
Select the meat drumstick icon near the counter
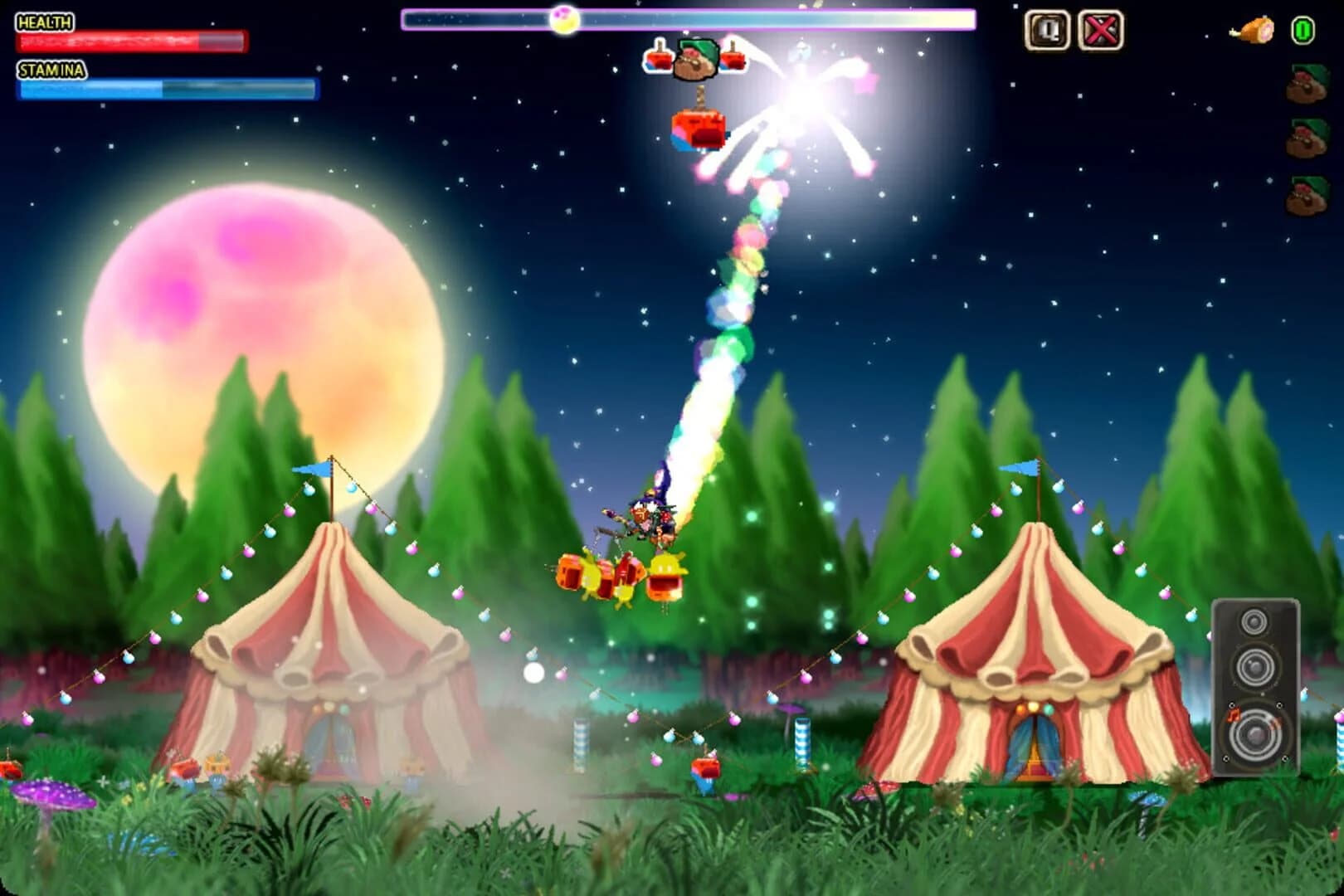coord(1256,30)
